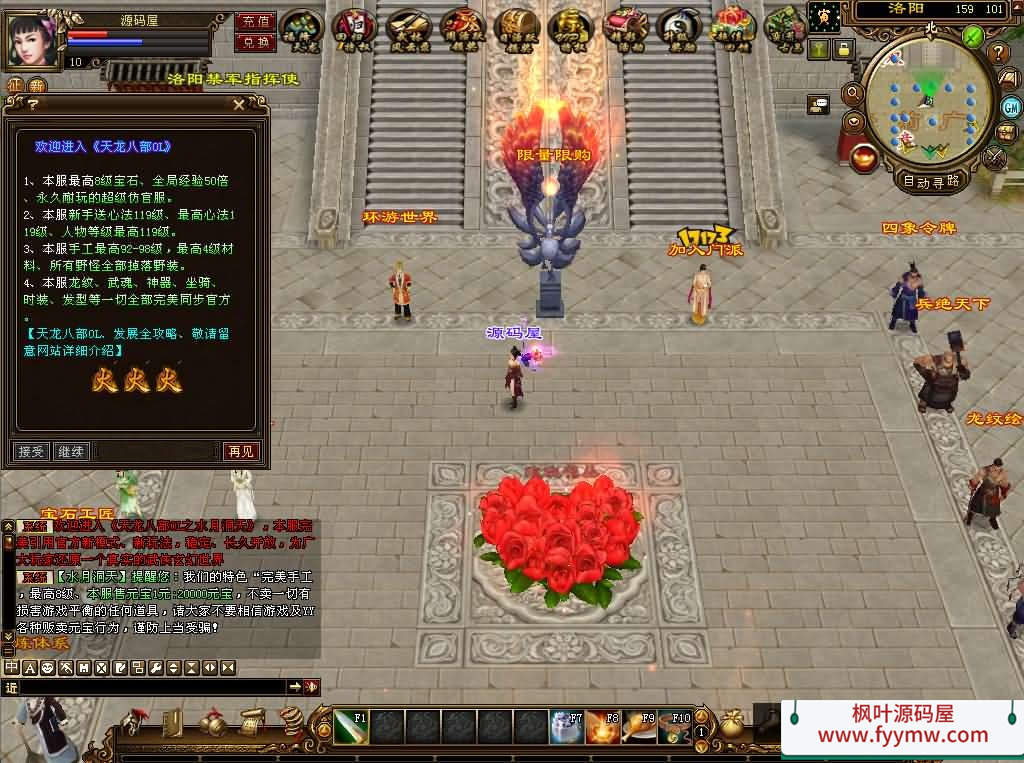This screenshot has width=1024, height=763.
Task: Accept the welcome dialog with 接受
Action: click(32, 451)
